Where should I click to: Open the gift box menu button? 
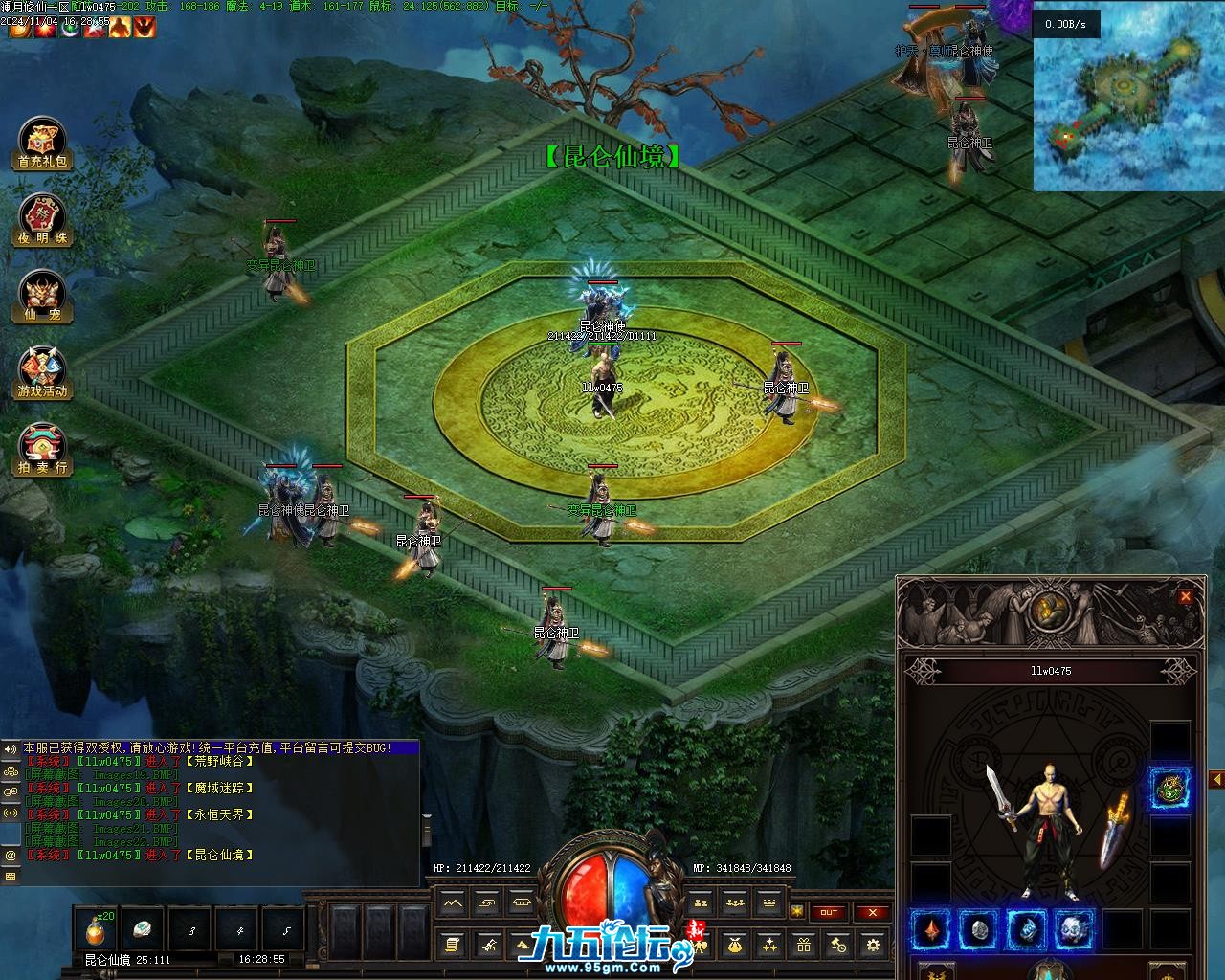point(803,946)
